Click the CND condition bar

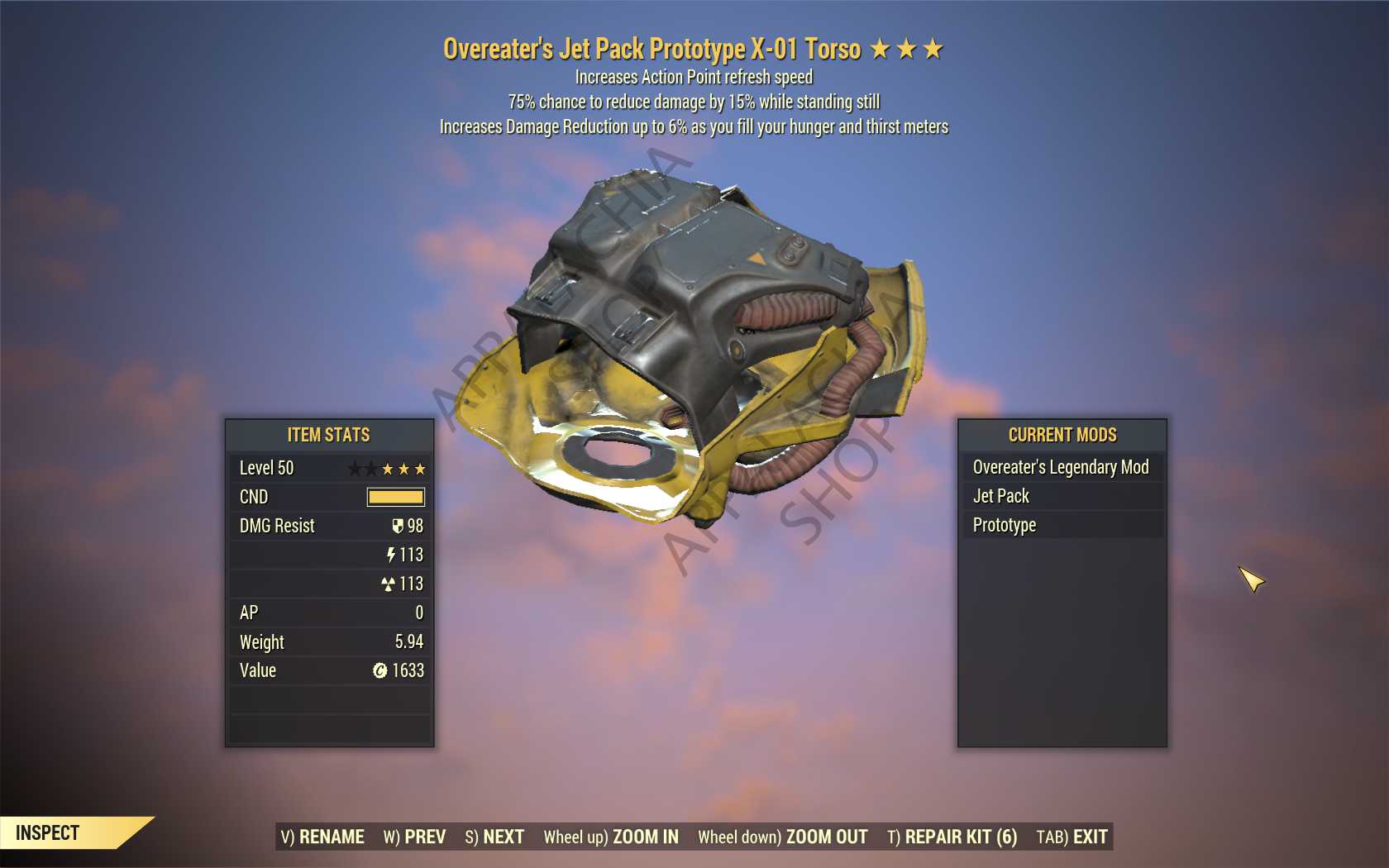395,497
